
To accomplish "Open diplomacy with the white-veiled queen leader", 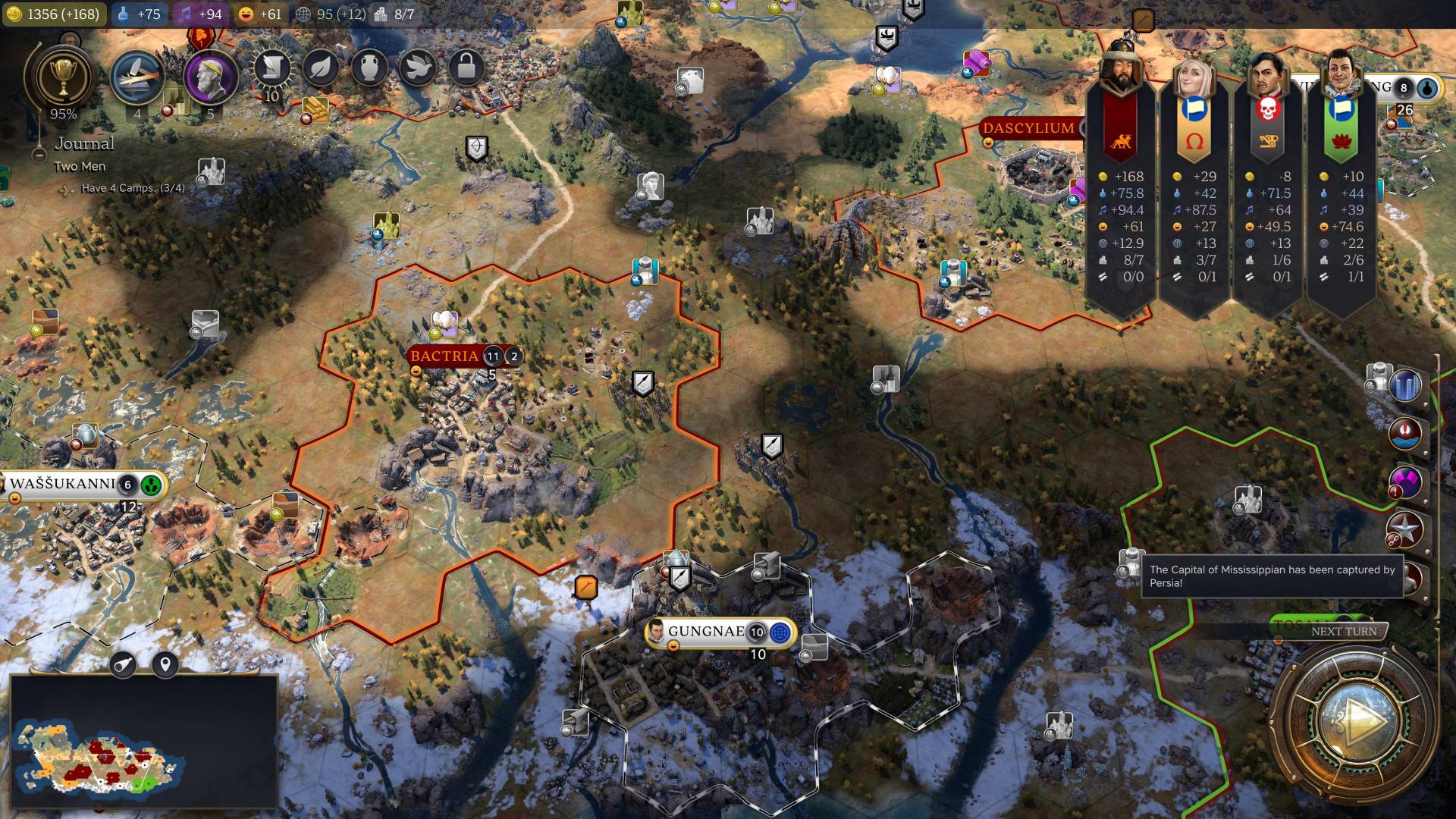I will pyautogui.click(x=1193, y=74).
